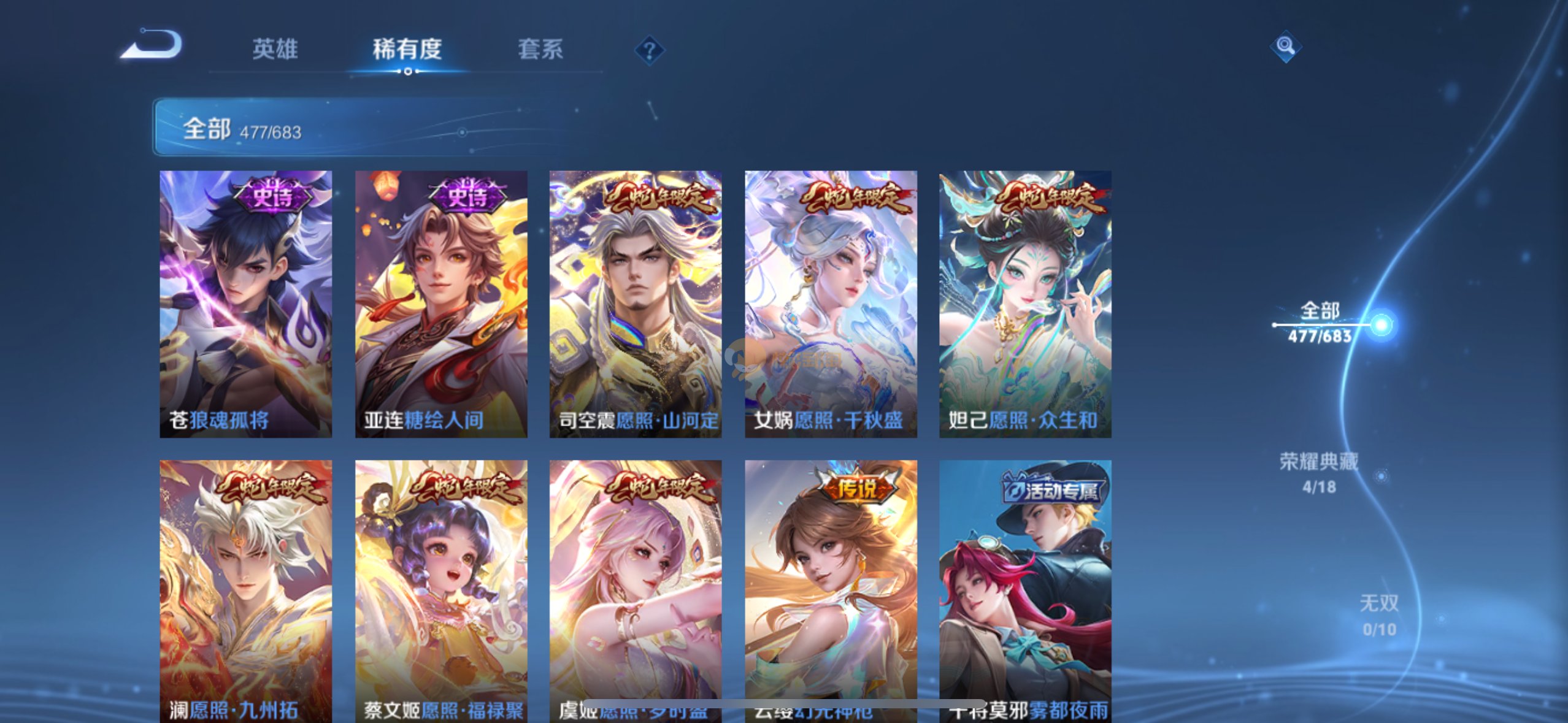The image size is (1568, 723).
Task: Choose the 亚连 糖绘人间 skin card
Action: tap(440, 304)
